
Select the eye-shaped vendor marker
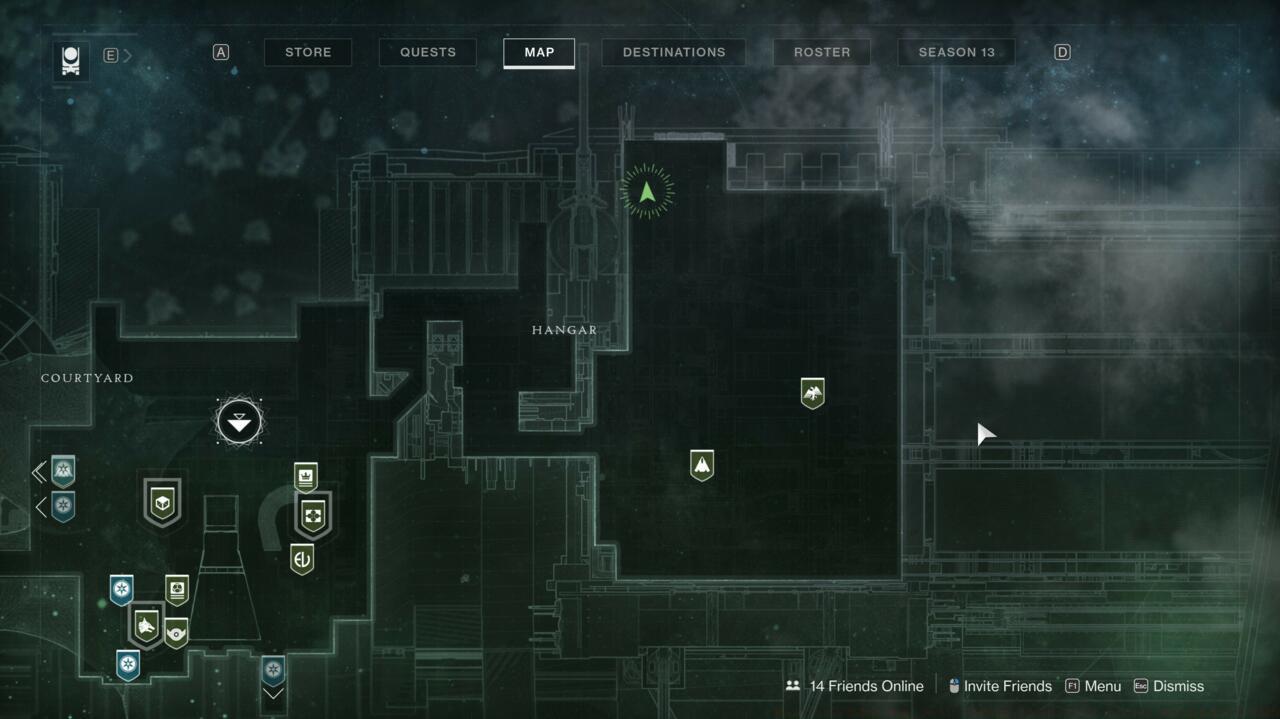pos(176,632)
